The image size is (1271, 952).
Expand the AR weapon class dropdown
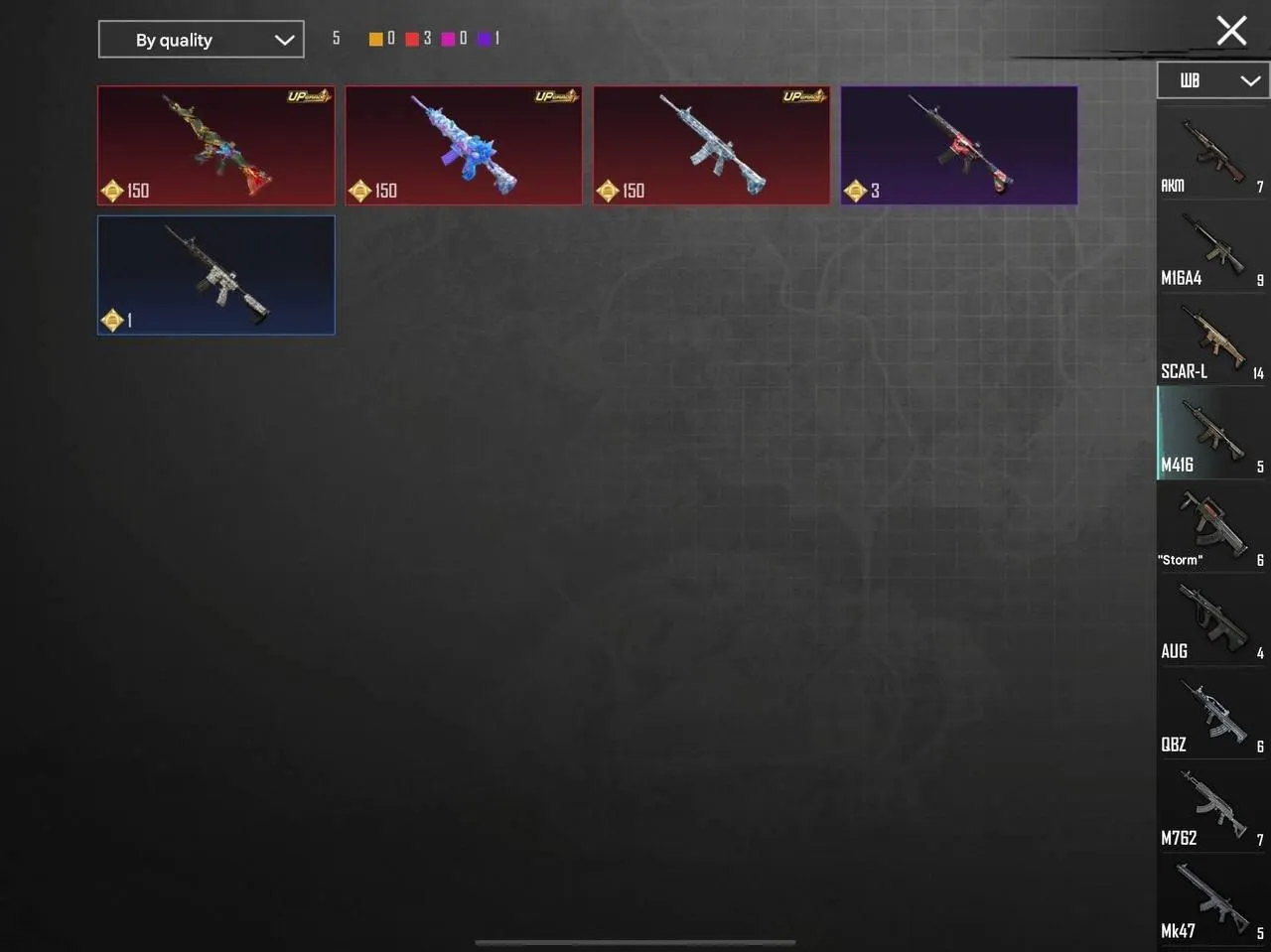click(x=1211, y=79)
